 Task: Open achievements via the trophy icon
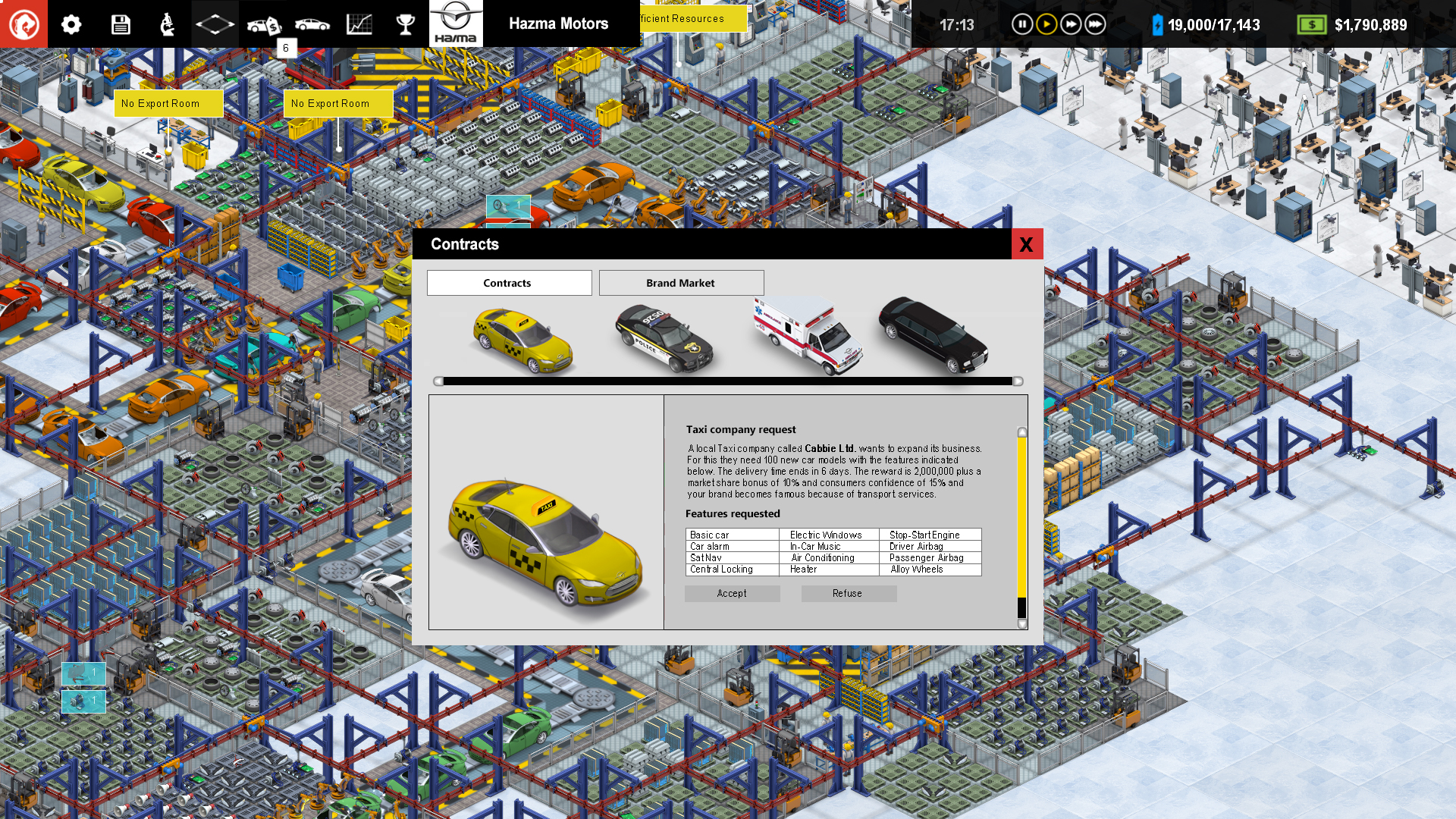coord(406,24)
